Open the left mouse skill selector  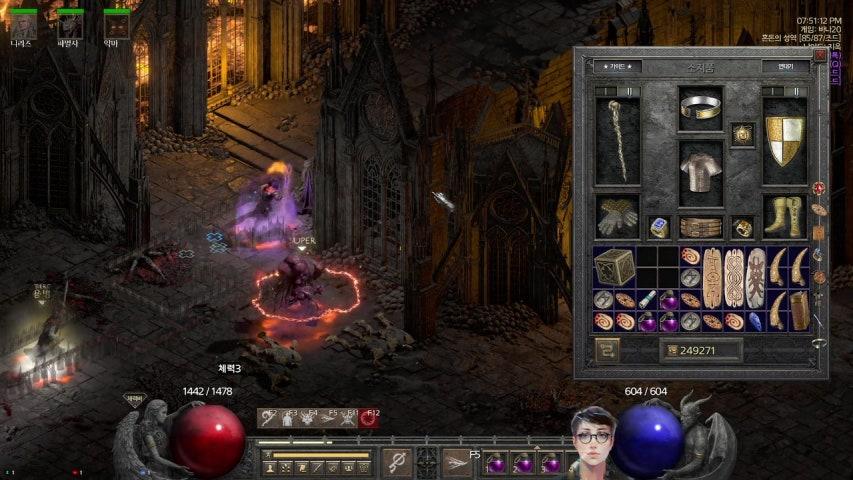[396, 462]
